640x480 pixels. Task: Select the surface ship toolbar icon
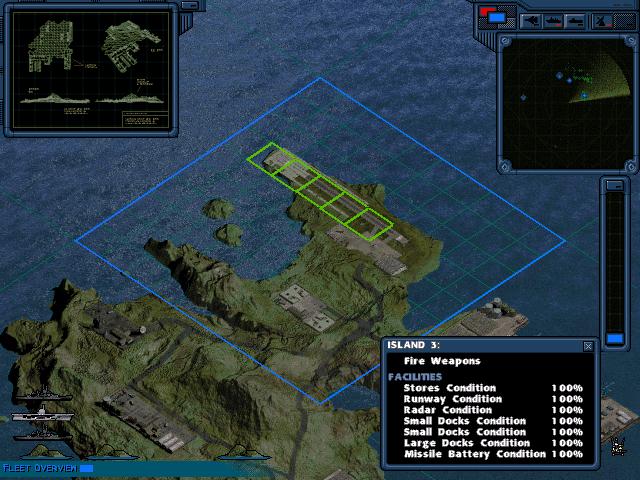coord(553,20)
